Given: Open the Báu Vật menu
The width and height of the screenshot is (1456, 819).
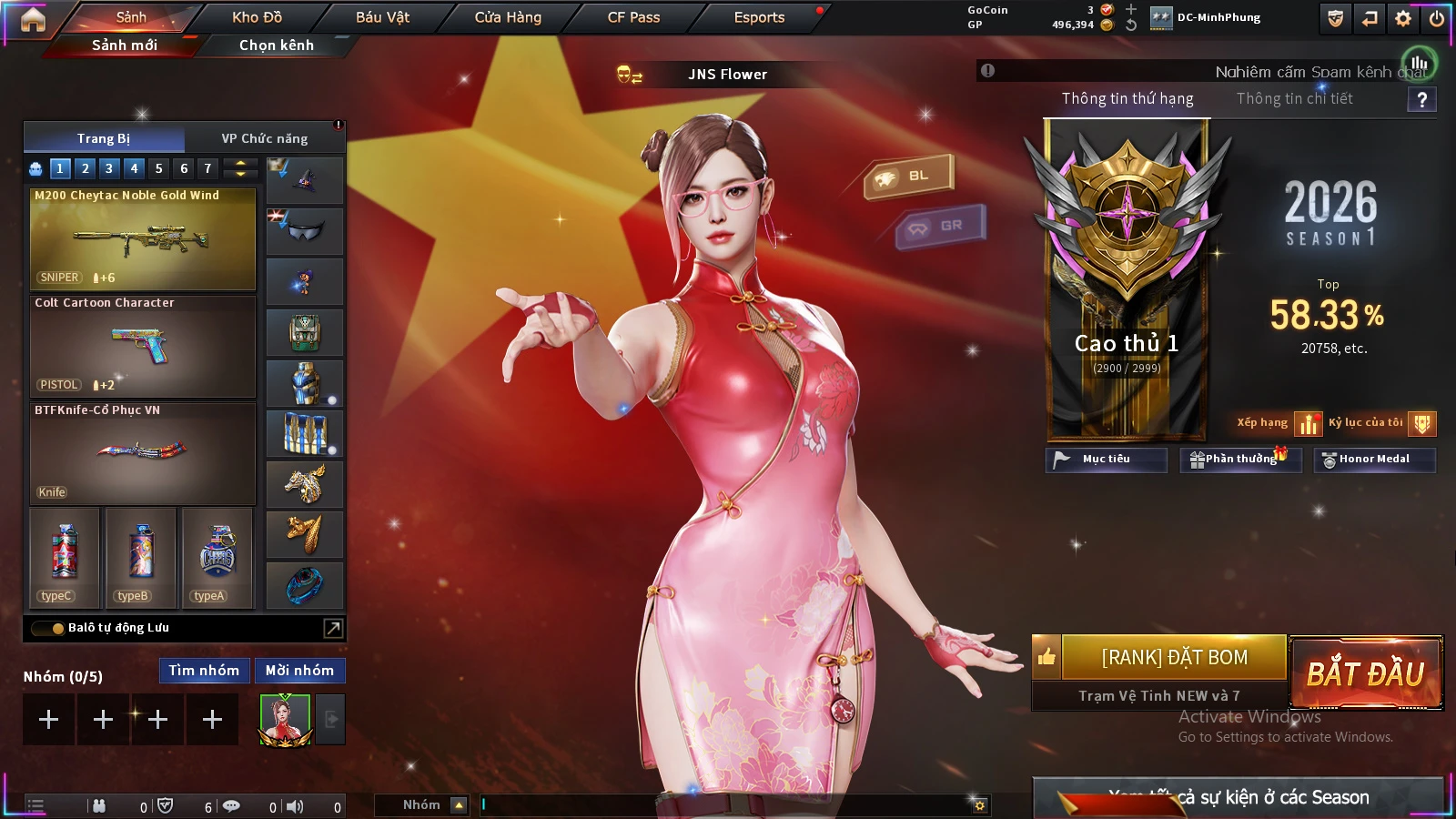Looking at the screenshot, I should click(382, 17).
